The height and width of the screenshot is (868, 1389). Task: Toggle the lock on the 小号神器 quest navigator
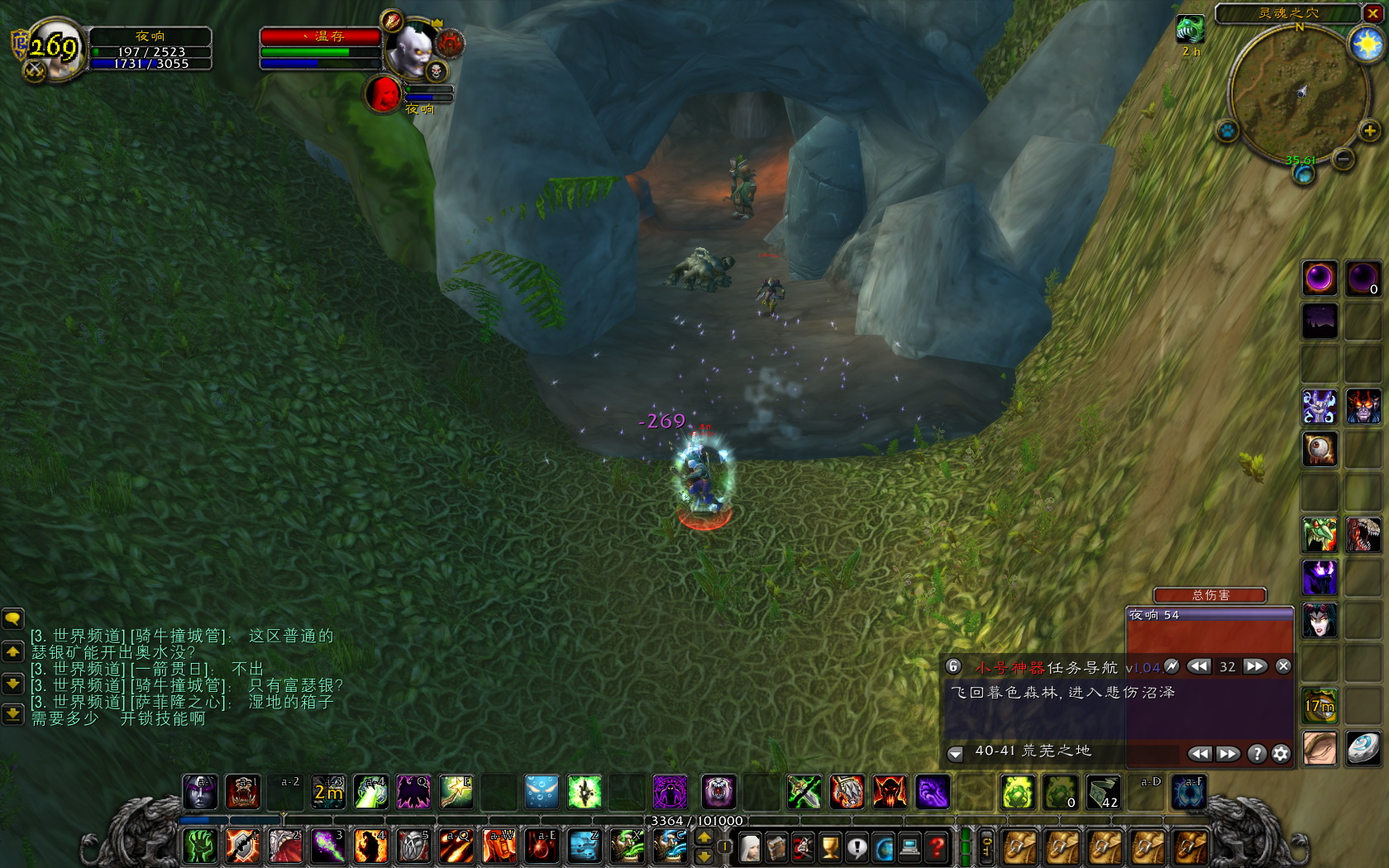[953, 667]
